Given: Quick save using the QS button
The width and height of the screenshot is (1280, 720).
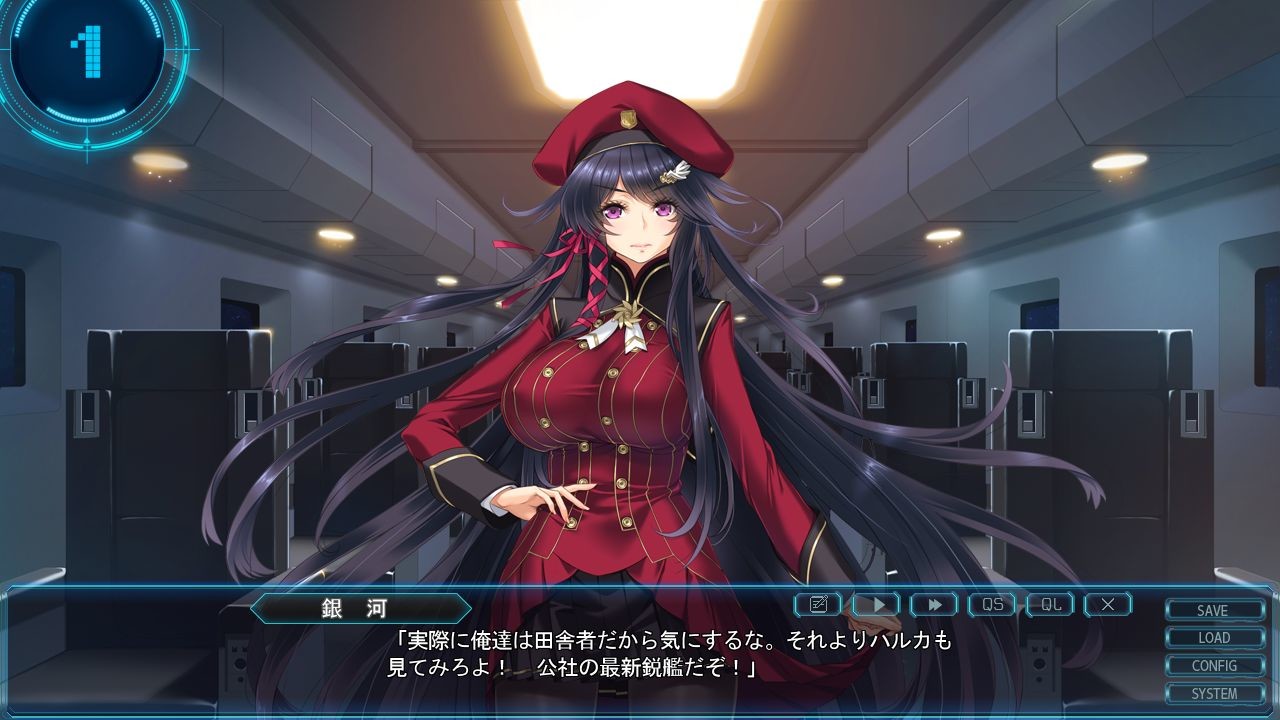Looking at the screenshot, I should coord(992,604).
